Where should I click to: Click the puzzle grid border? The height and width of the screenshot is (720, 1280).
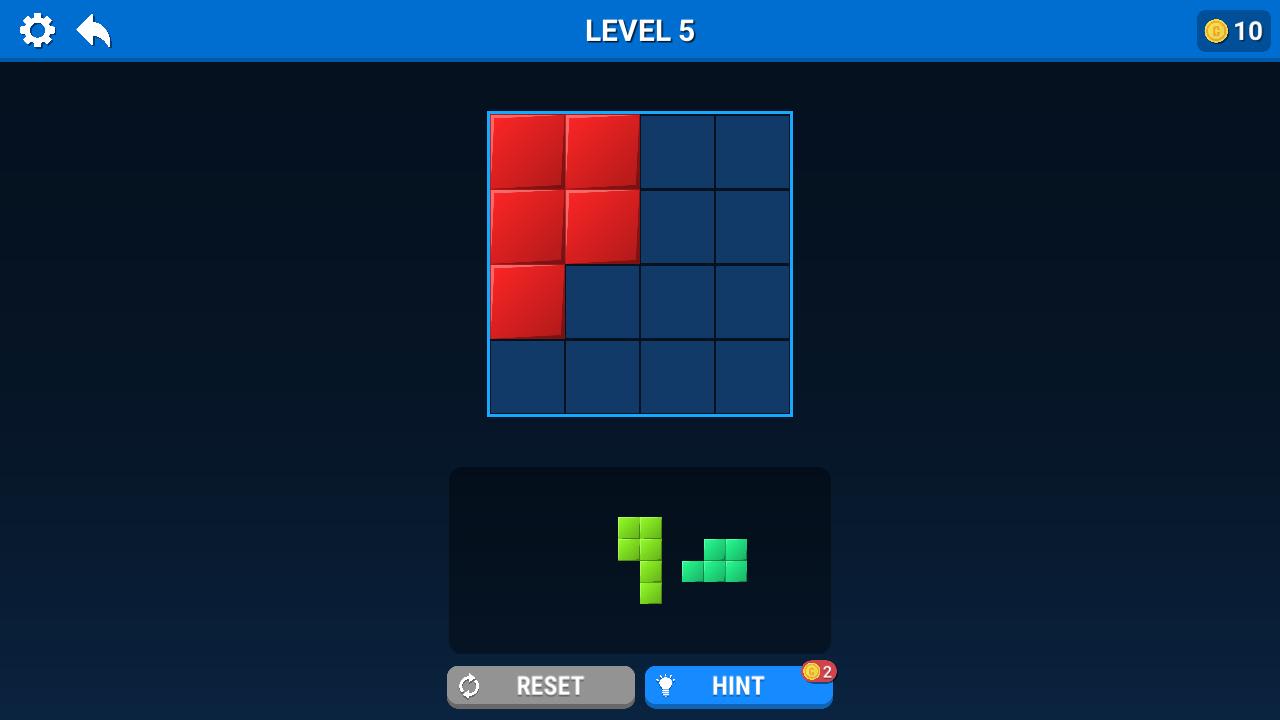pos(640,112)
